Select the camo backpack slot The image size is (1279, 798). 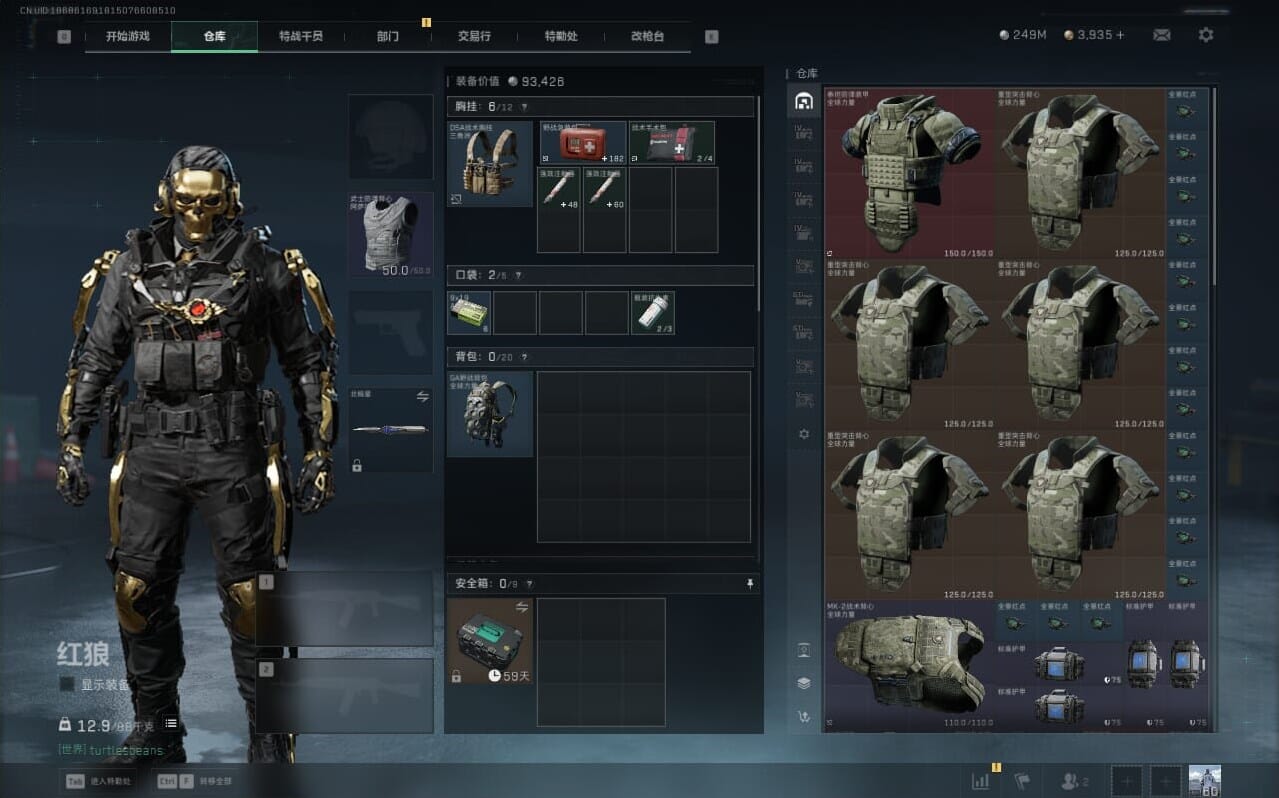pos(490,414)
